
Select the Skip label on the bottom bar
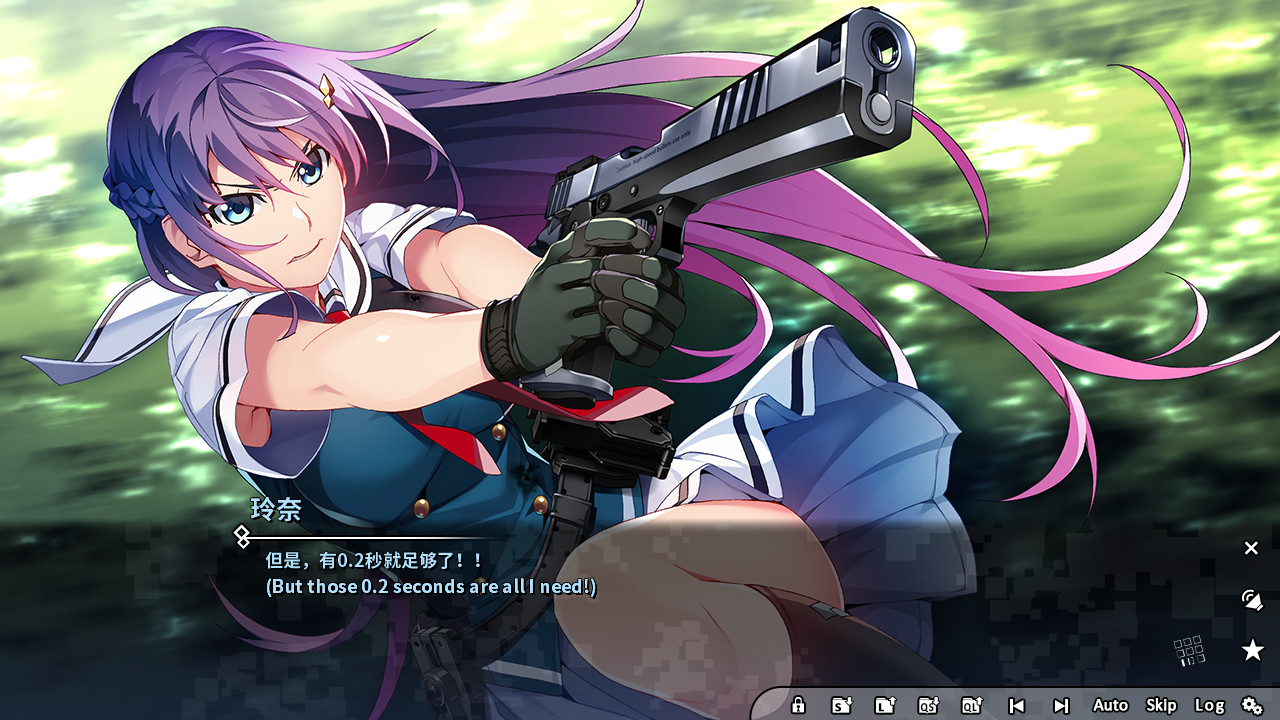pos(1163,704)
